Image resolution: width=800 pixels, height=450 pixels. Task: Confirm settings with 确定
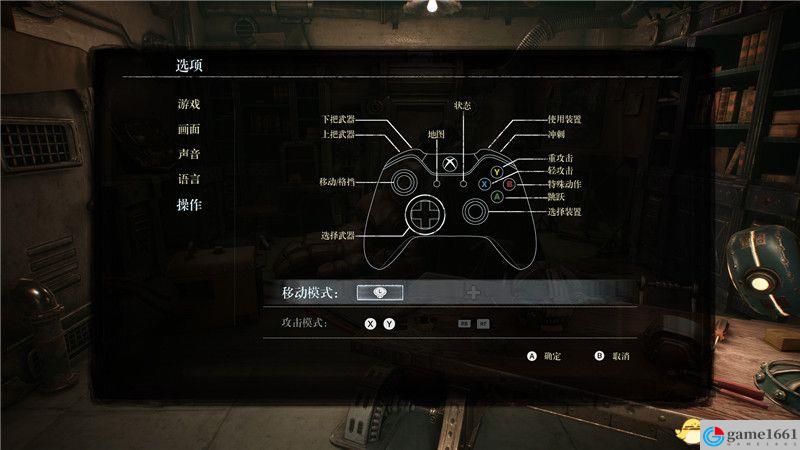(545, 356)
